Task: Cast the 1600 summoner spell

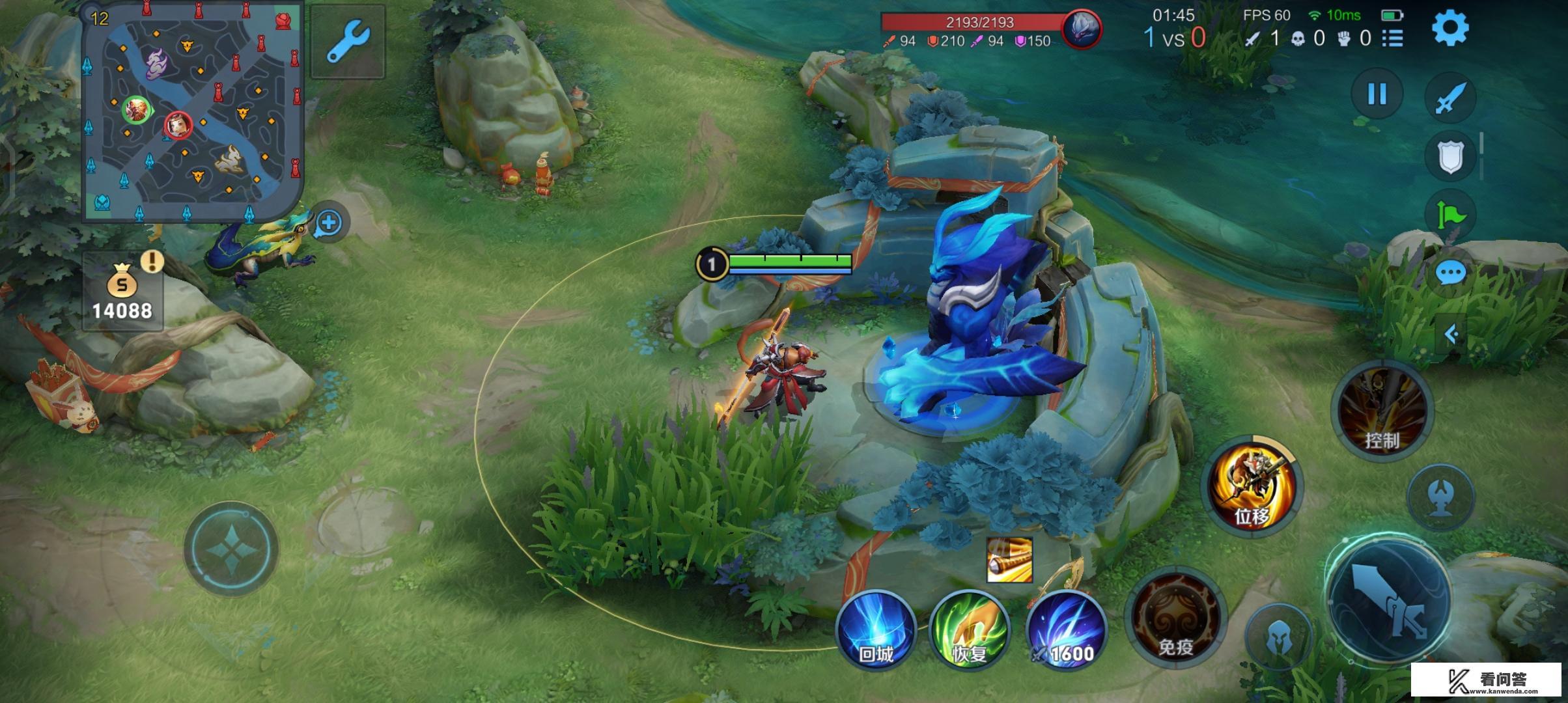Action: pyautogui.click(x=1066, y=629)
